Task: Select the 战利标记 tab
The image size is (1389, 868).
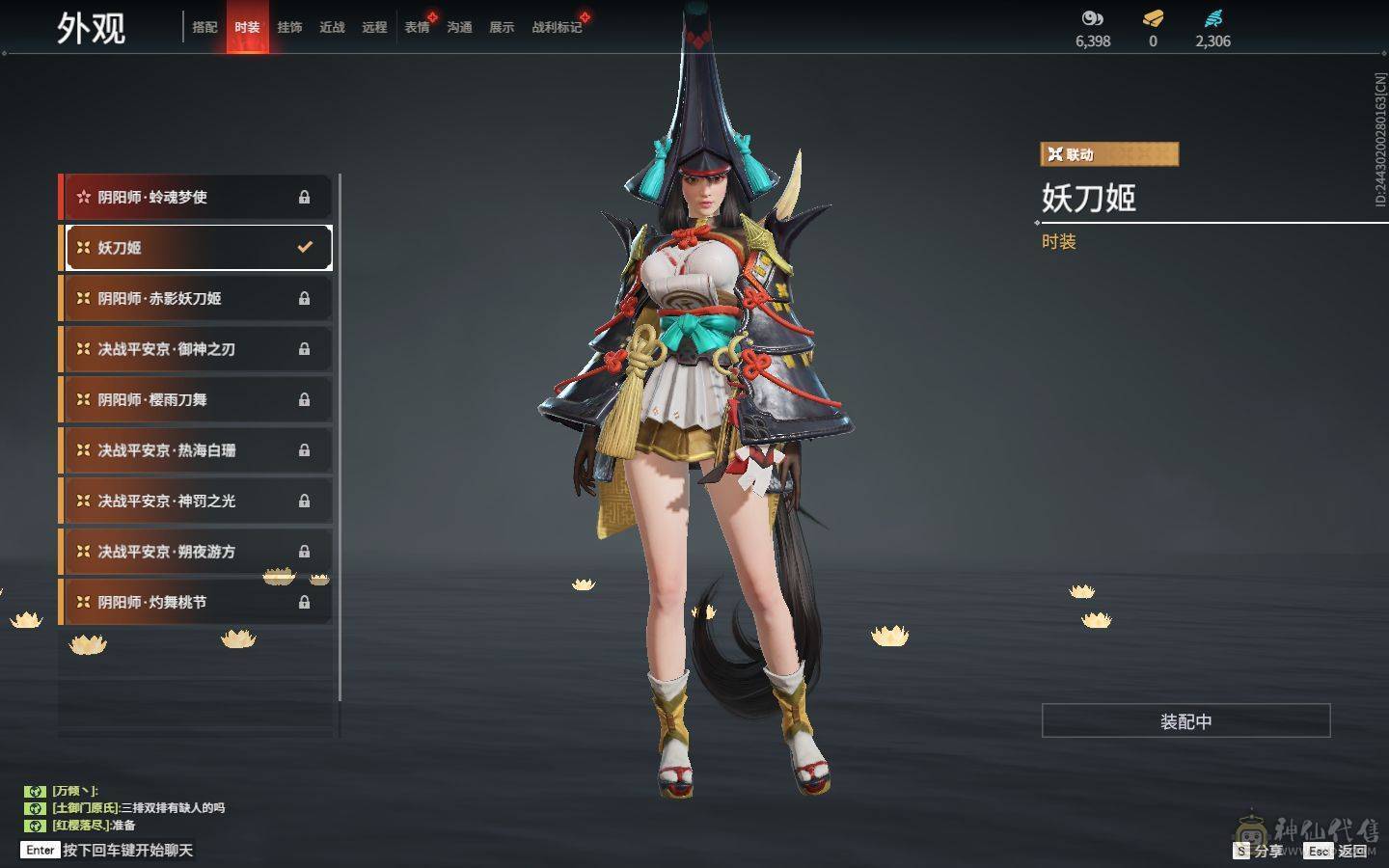Action: point(557,27)
